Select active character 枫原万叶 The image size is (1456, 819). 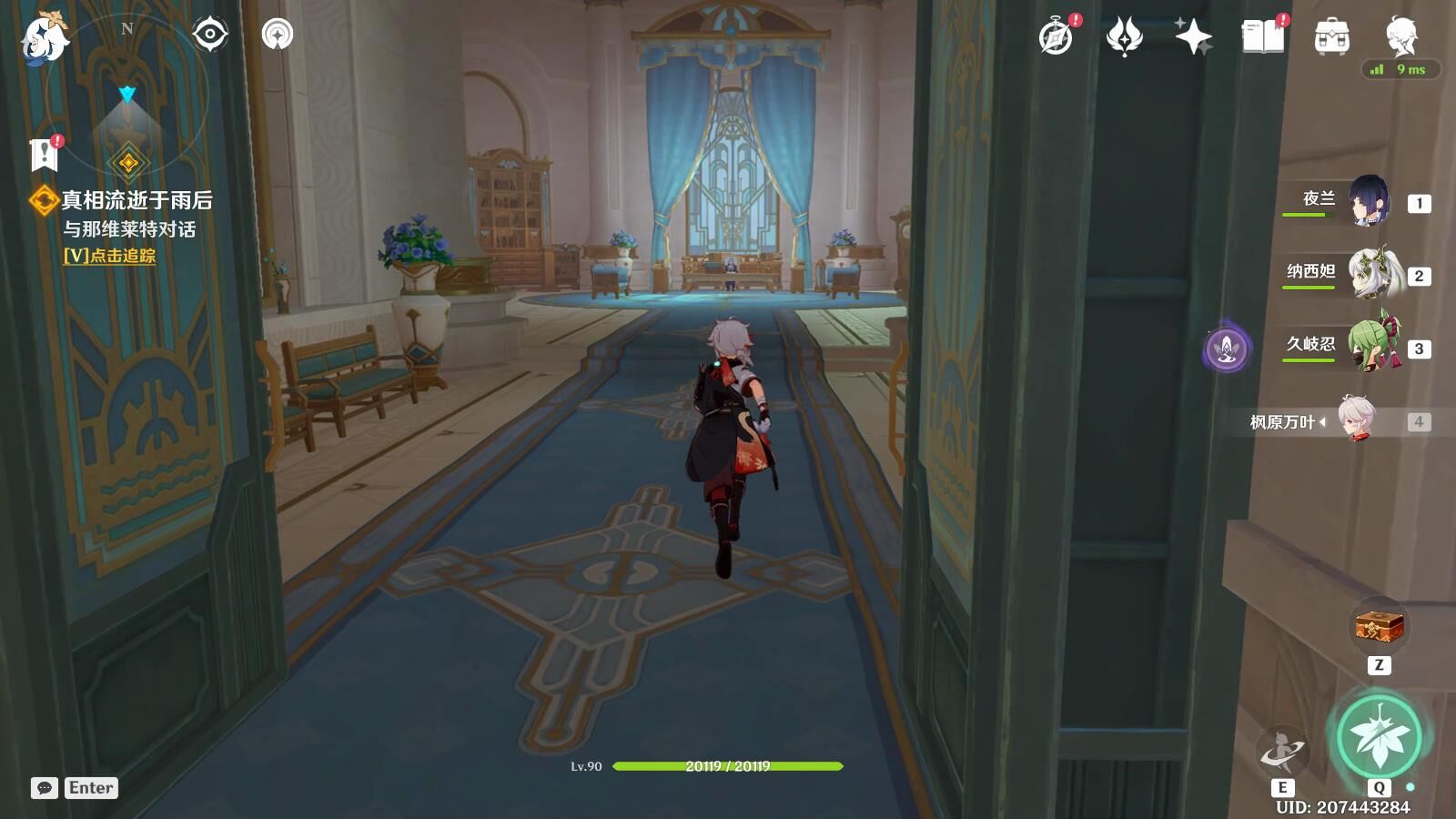pos(1356,420)
